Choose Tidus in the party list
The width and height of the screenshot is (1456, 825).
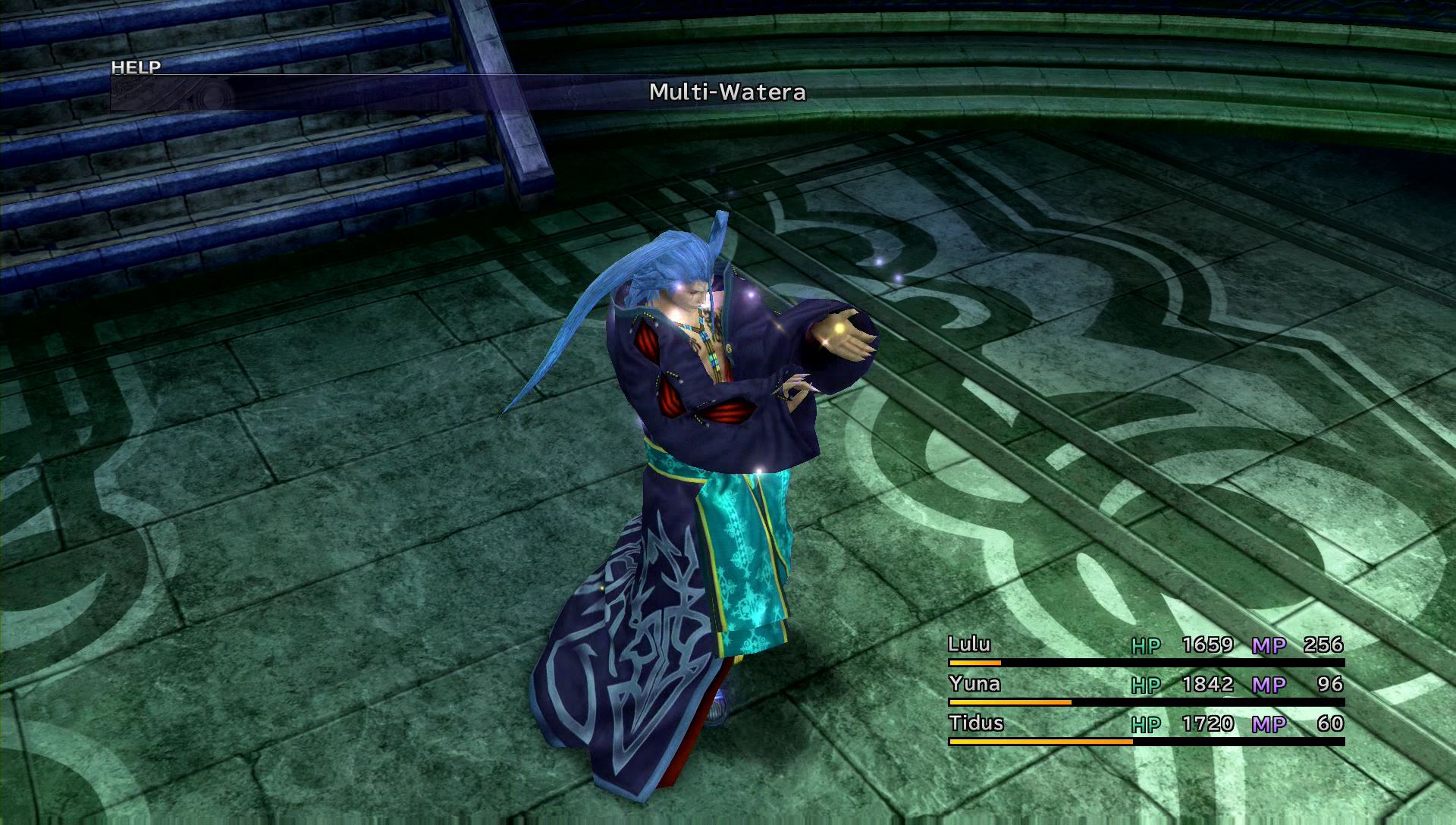coord(976,723)
